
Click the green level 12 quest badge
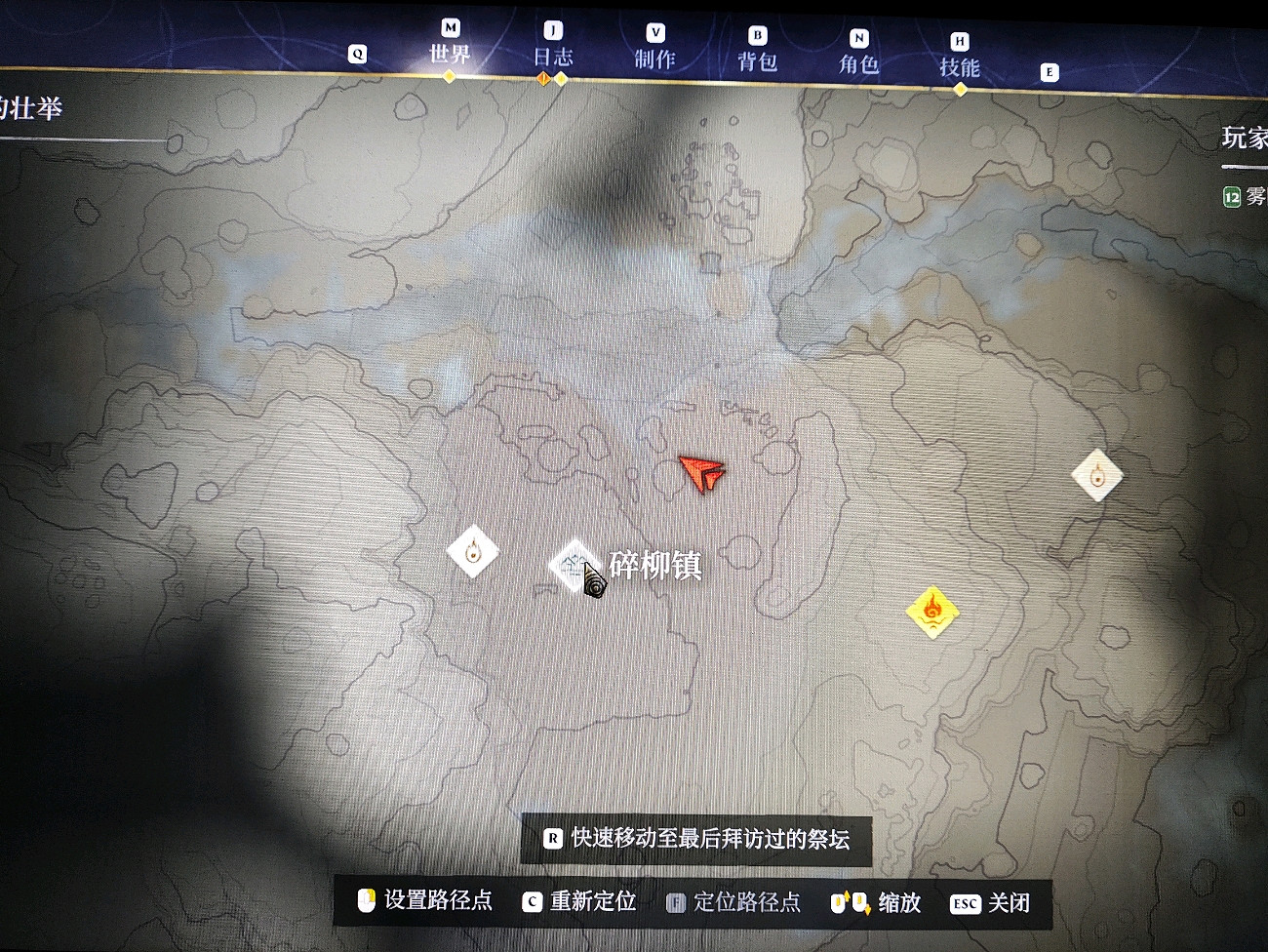(x=1231, y=195)
